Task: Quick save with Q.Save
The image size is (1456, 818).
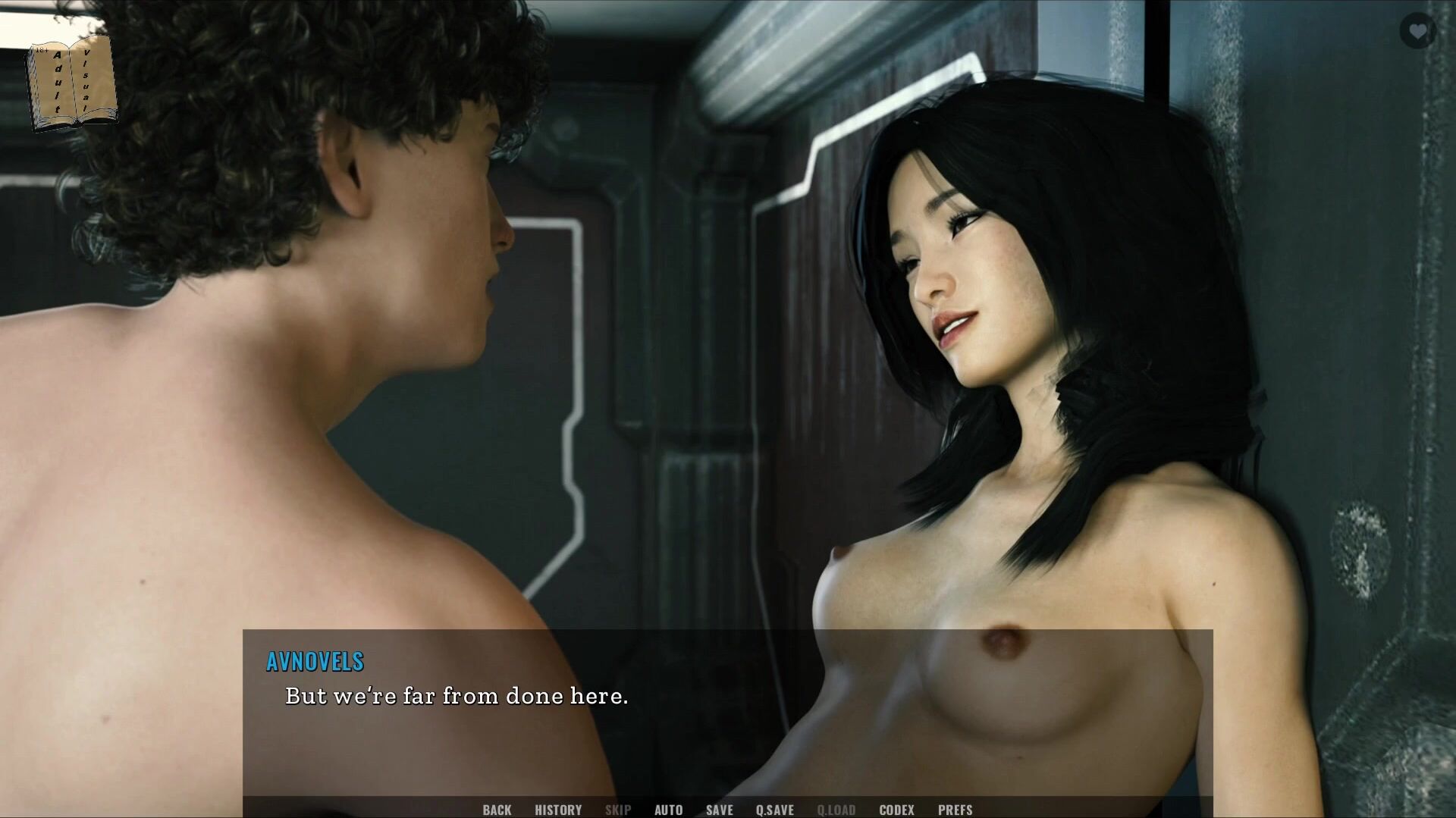Action: coord(774,810)
